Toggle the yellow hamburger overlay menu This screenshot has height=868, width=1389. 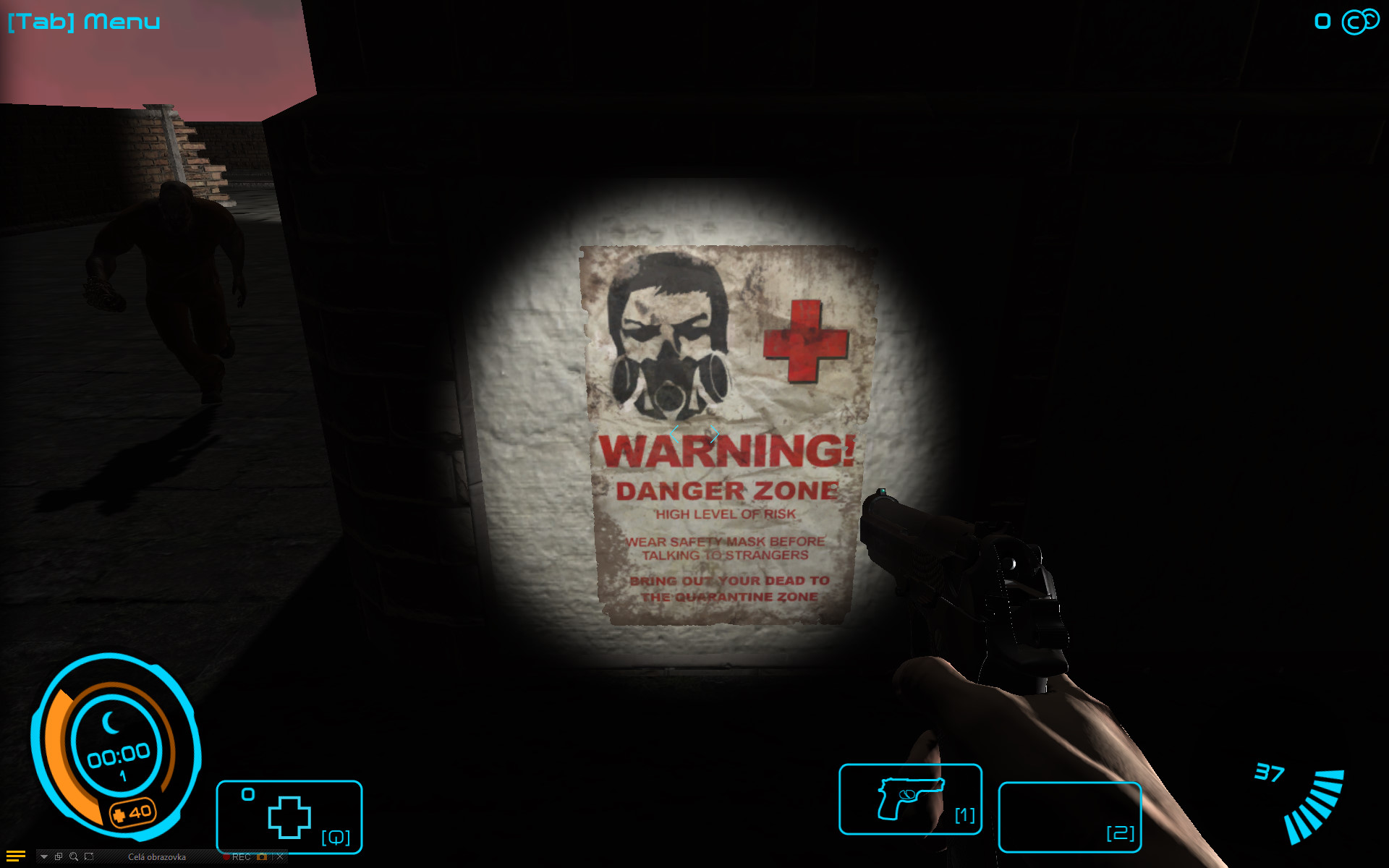tap(16, 856)
